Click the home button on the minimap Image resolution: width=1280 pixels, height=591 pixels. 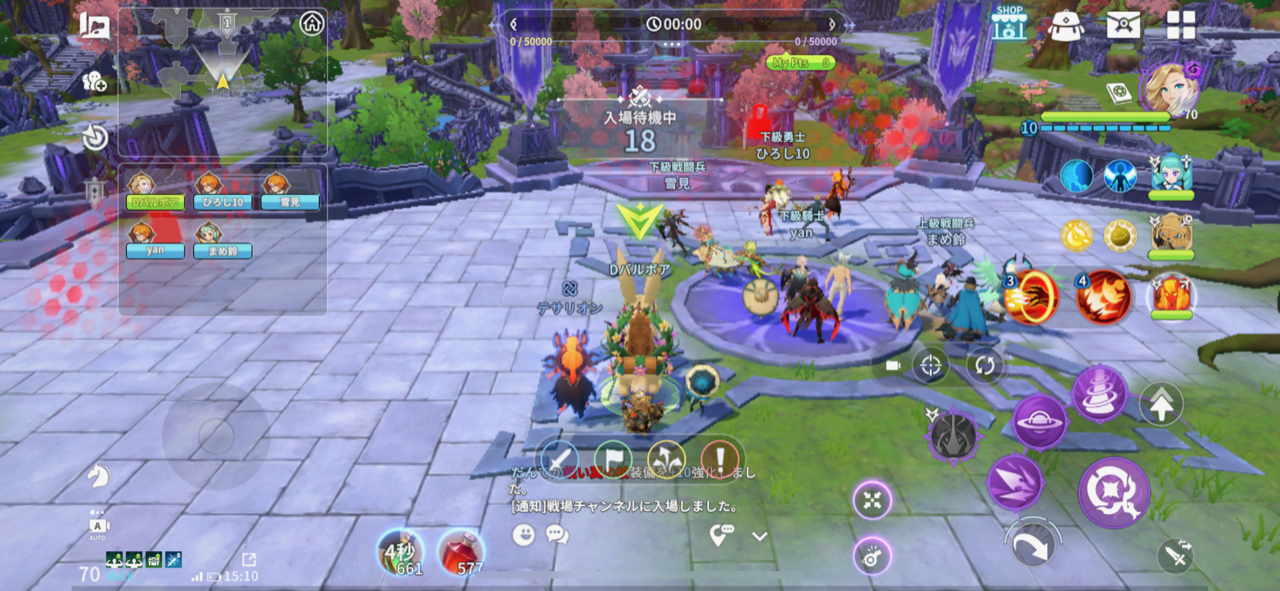(312, 23)
